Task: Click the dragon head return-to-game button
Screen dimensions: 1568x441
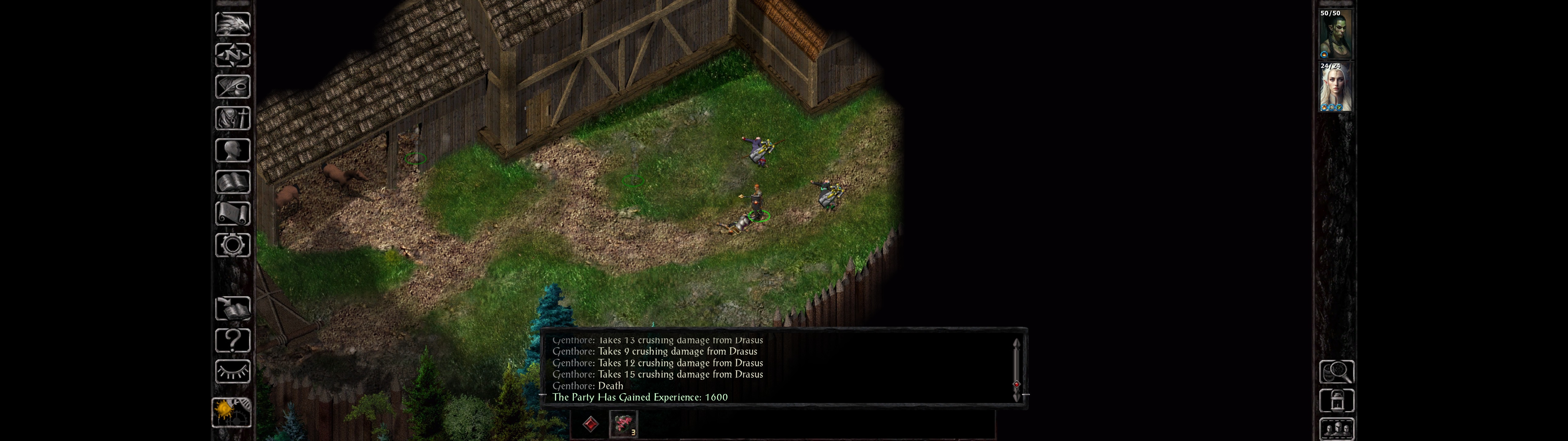Action: click(x=232, y=24)
